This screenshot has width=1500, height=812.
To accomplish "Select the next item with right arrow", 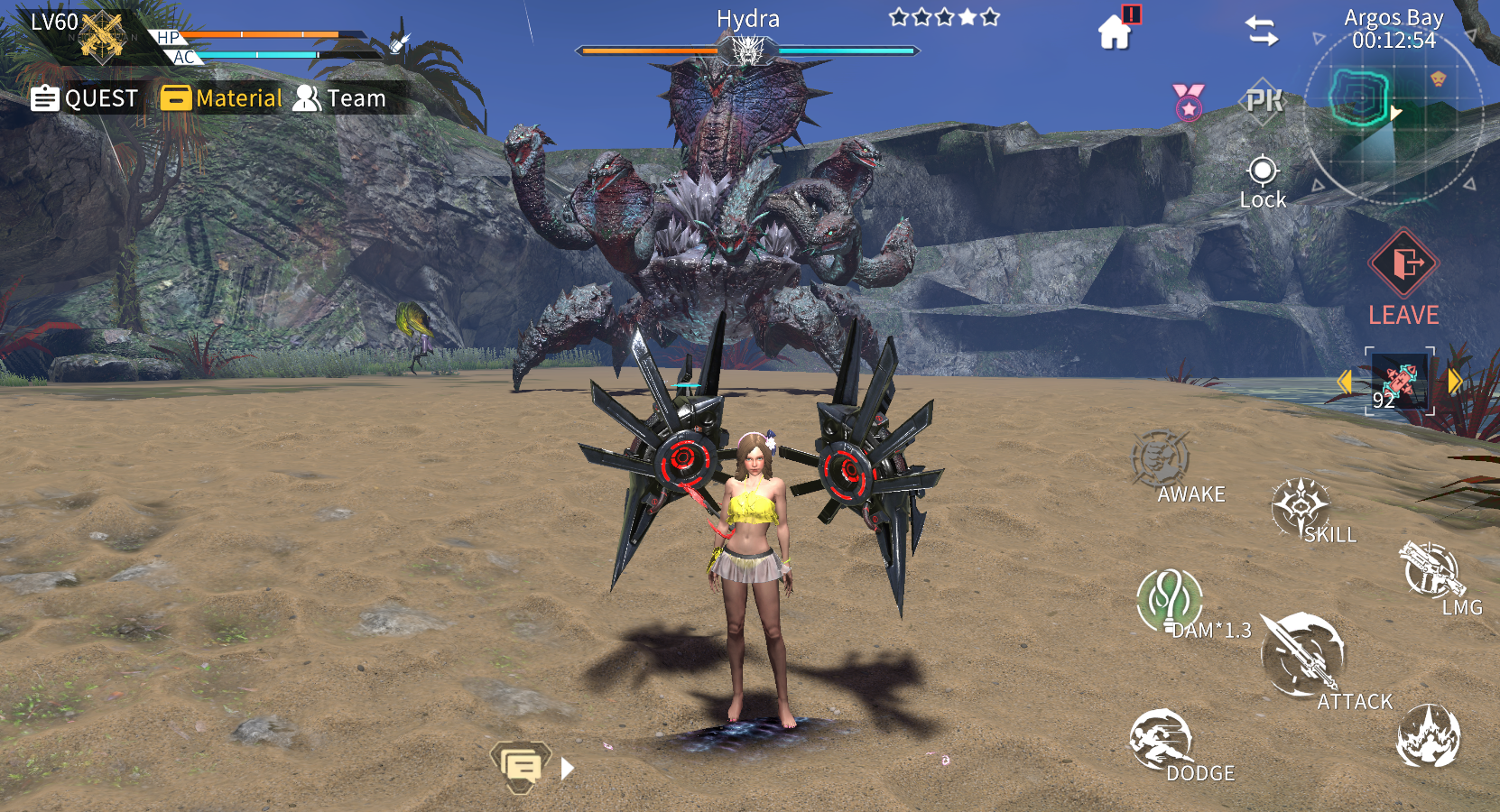I will (1454, 381).
